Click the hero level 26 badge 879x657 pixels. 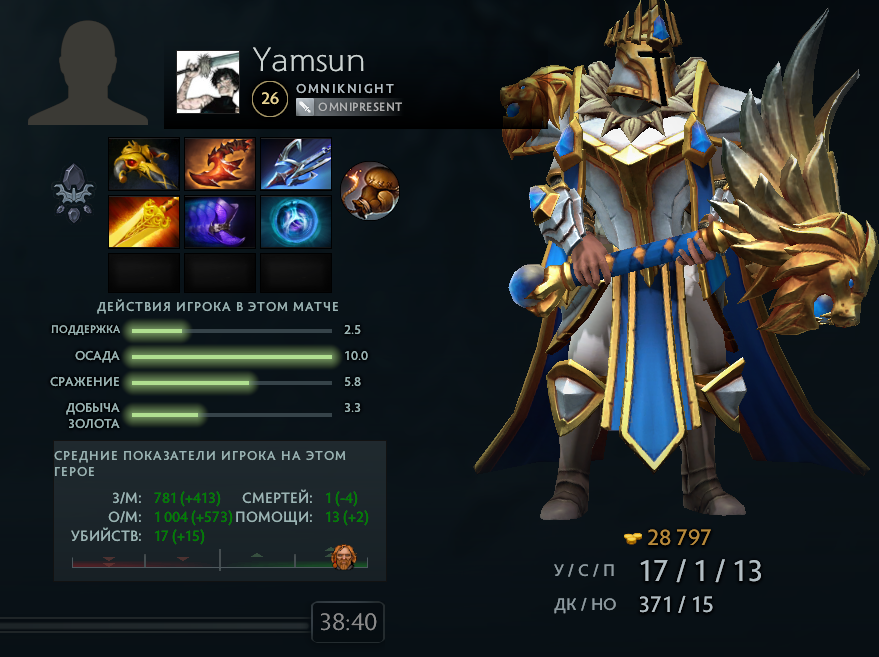(270, 97)
